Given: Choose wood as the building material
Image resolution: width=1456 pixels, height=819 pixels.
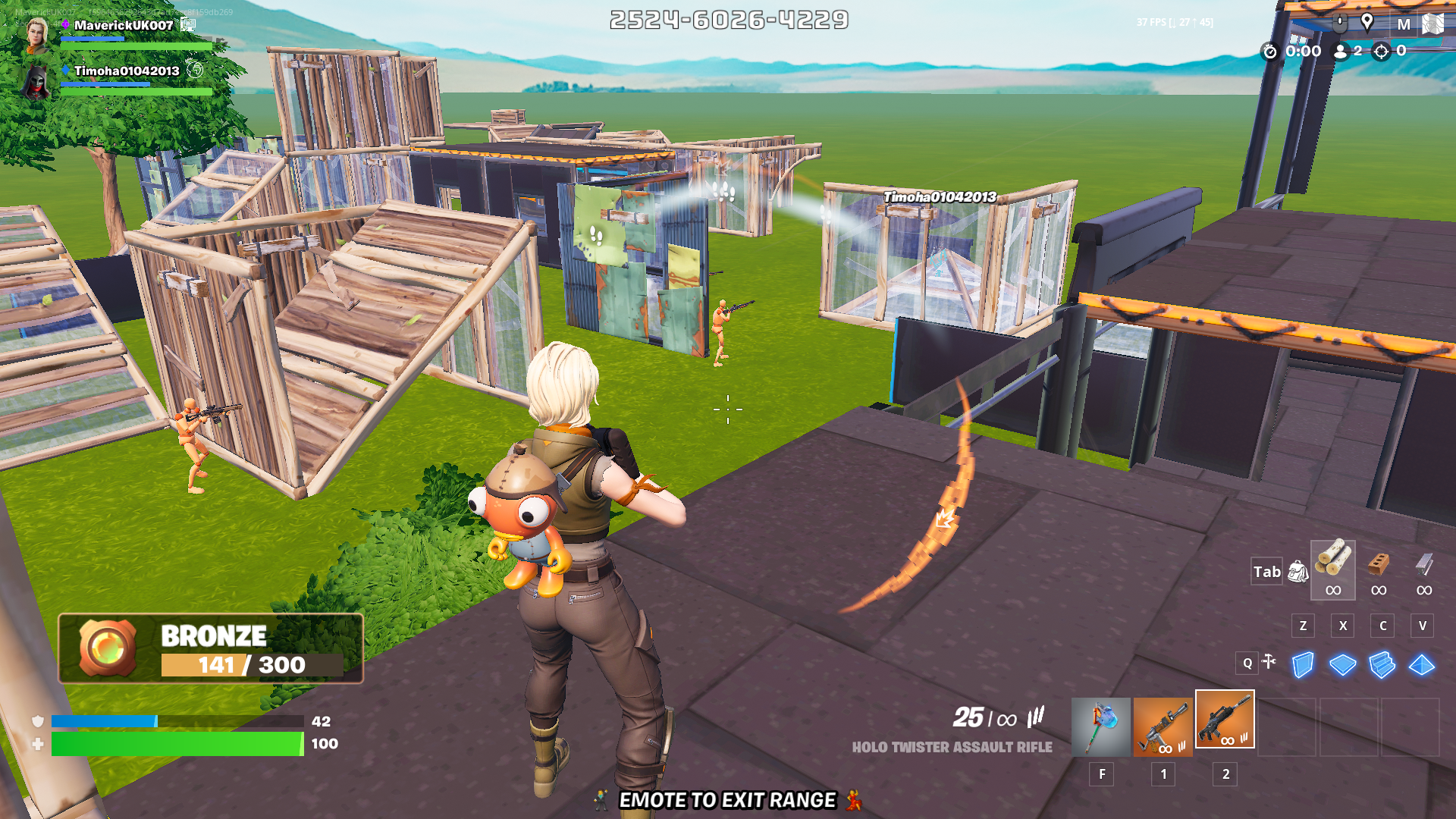Looking at the screenshot, I should pyautogui.click(x=1332, y=569).
